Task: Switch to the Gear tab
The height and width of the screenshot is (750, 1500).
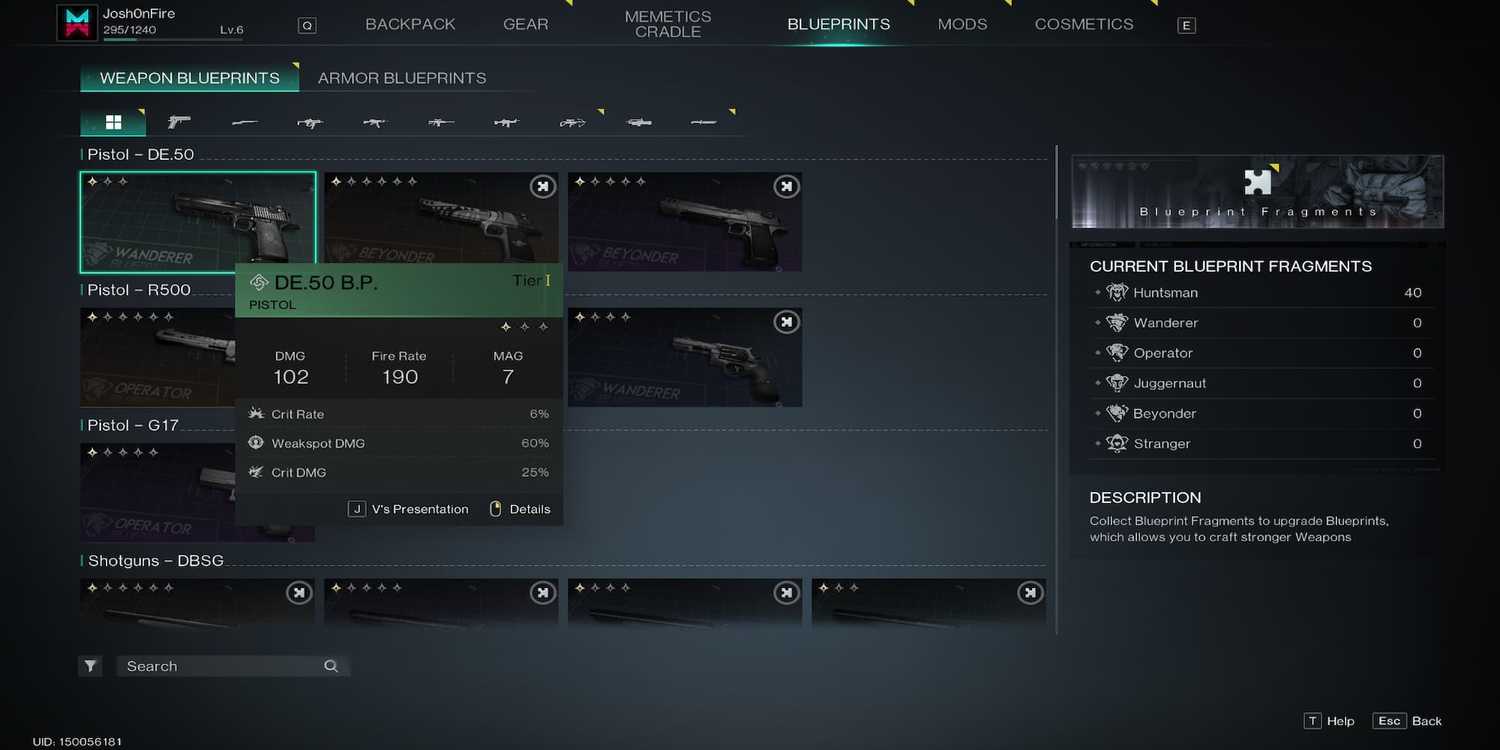Action: [x=525, y=24]
